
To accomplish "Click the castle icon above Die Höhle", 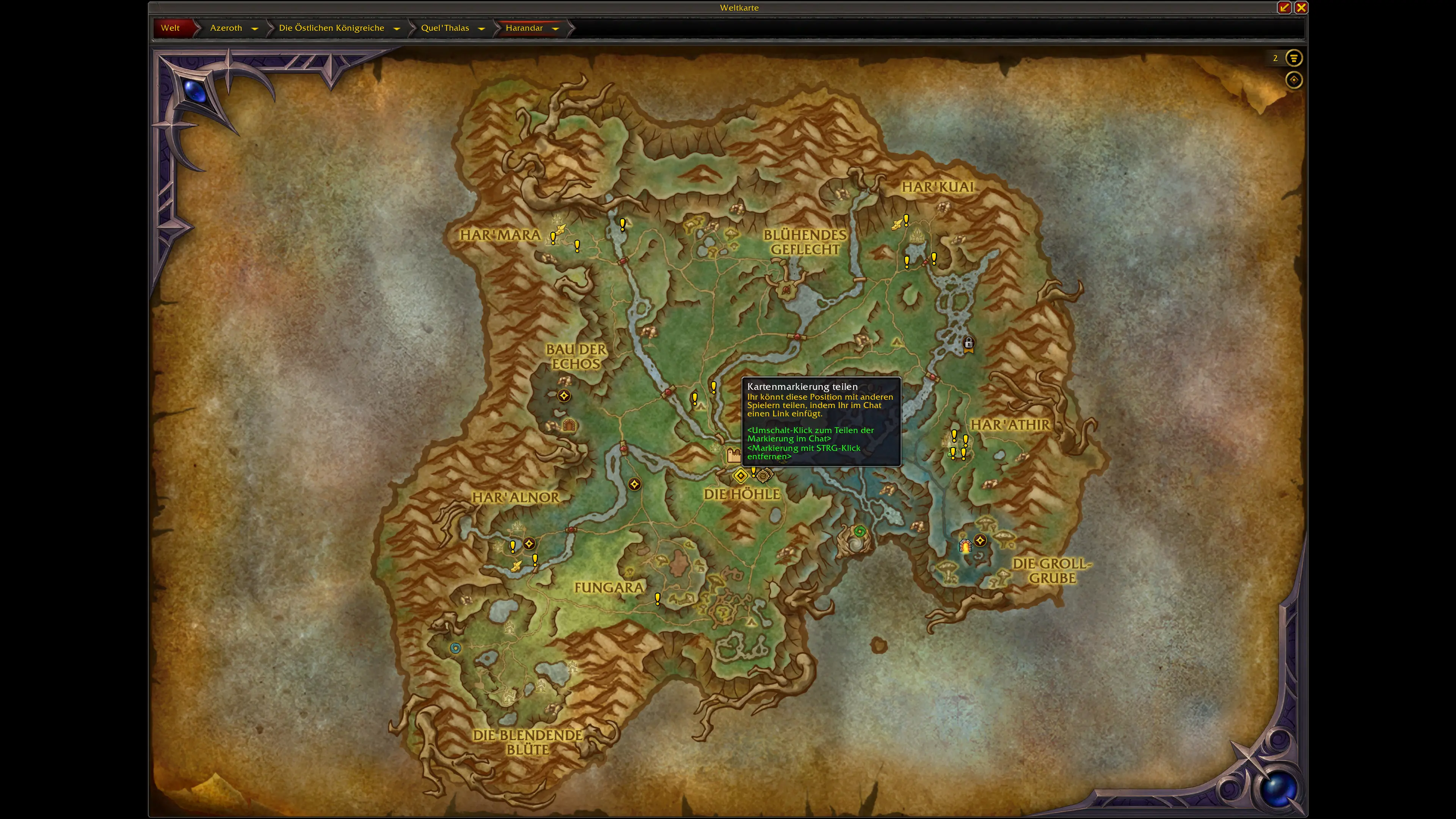I will pyautogui.click(x=734, y=454).
